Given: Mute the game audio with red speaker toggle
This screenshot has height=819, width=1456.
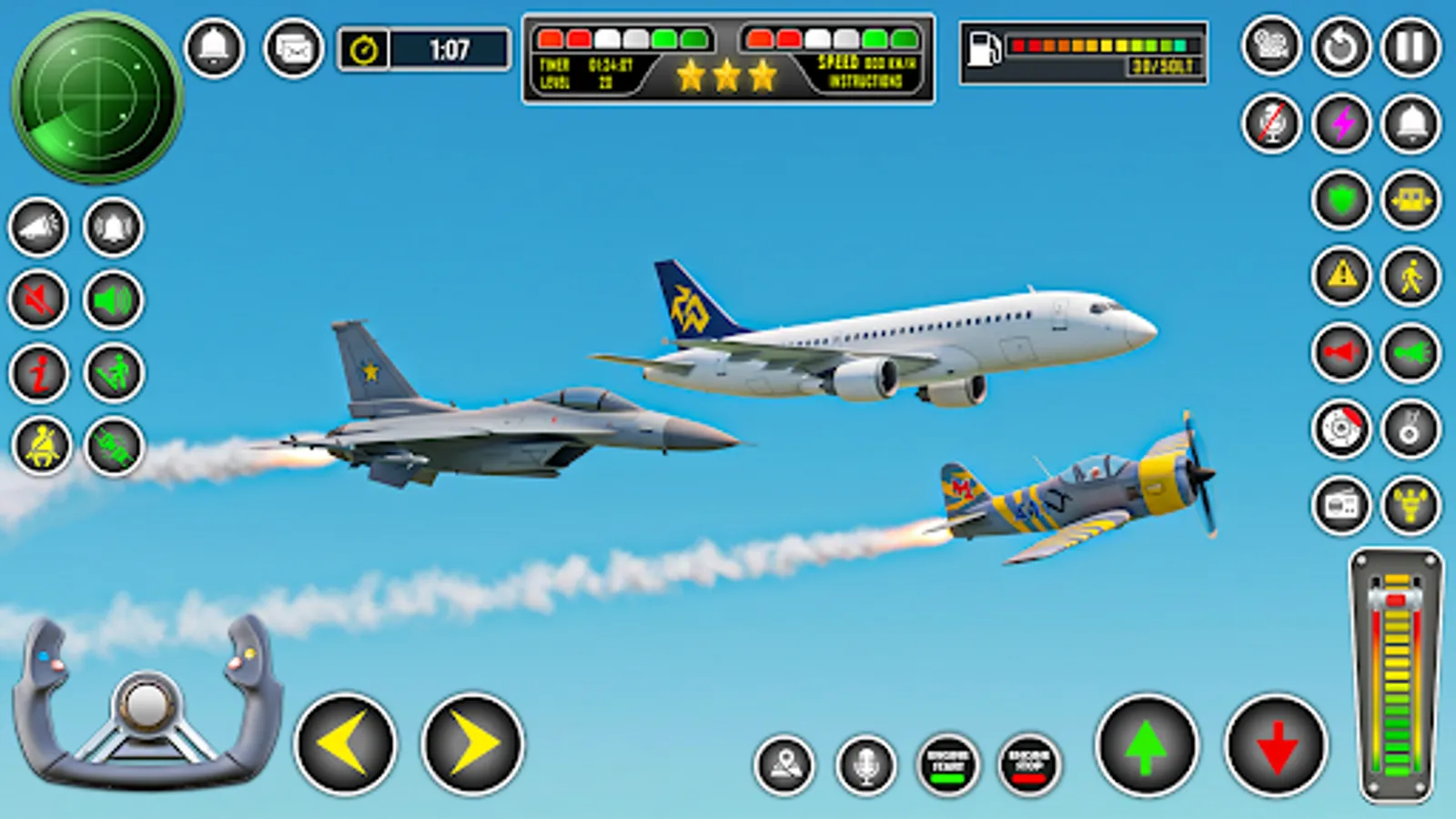Looking at the screenshot, I should pyautogui.click(x=36, y=300).
